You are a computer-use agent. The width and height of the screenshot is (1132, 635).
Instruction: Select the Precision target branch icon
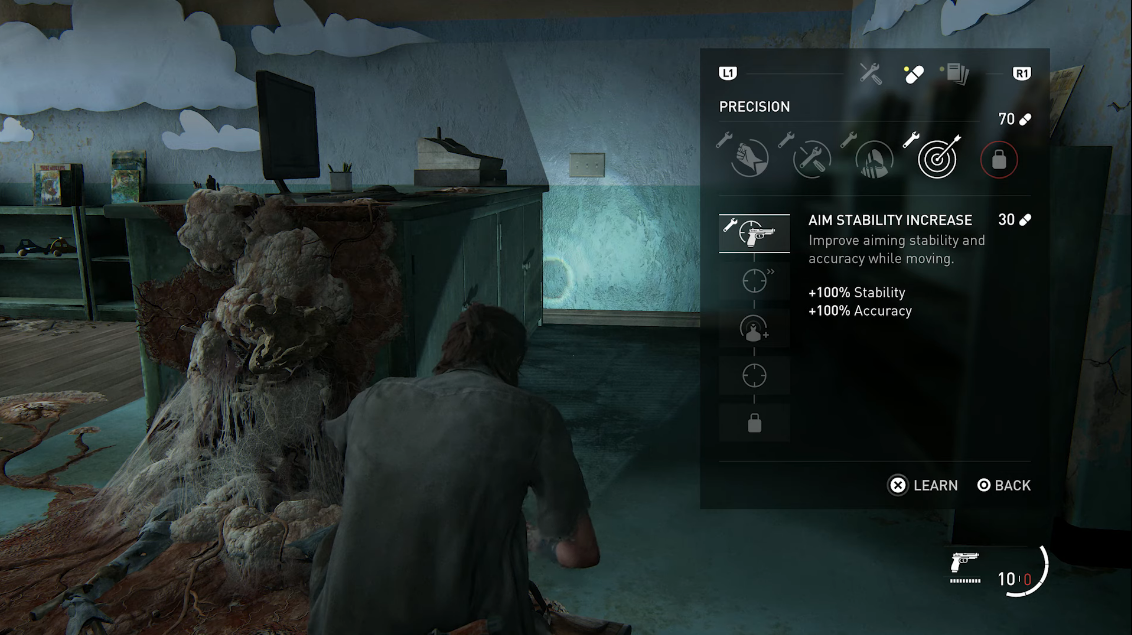coord(938,158)
